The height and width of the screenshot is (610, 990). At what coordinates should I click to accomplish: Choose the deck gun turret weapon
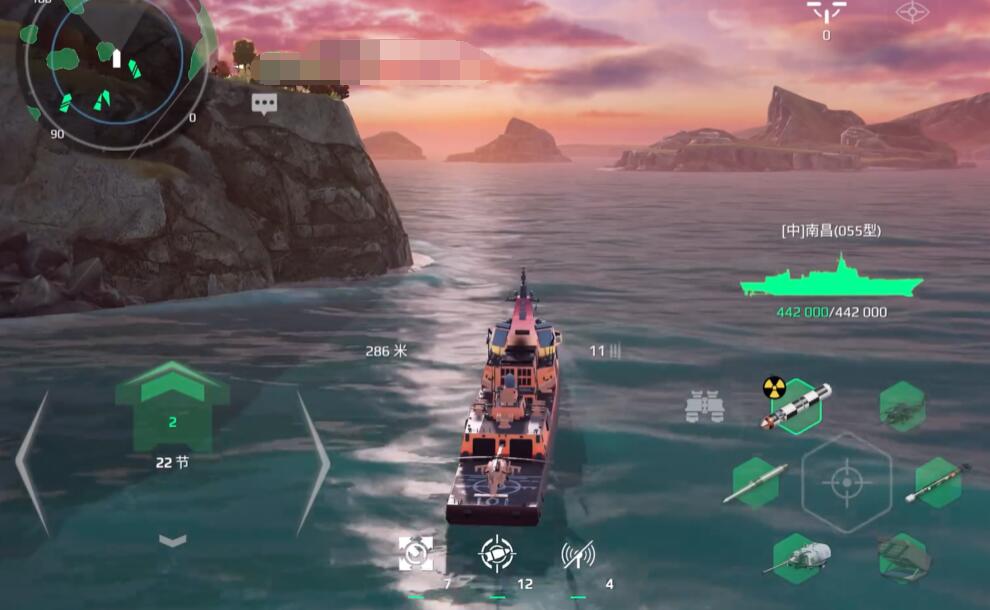pyautogui.click(x=800, y=556)
